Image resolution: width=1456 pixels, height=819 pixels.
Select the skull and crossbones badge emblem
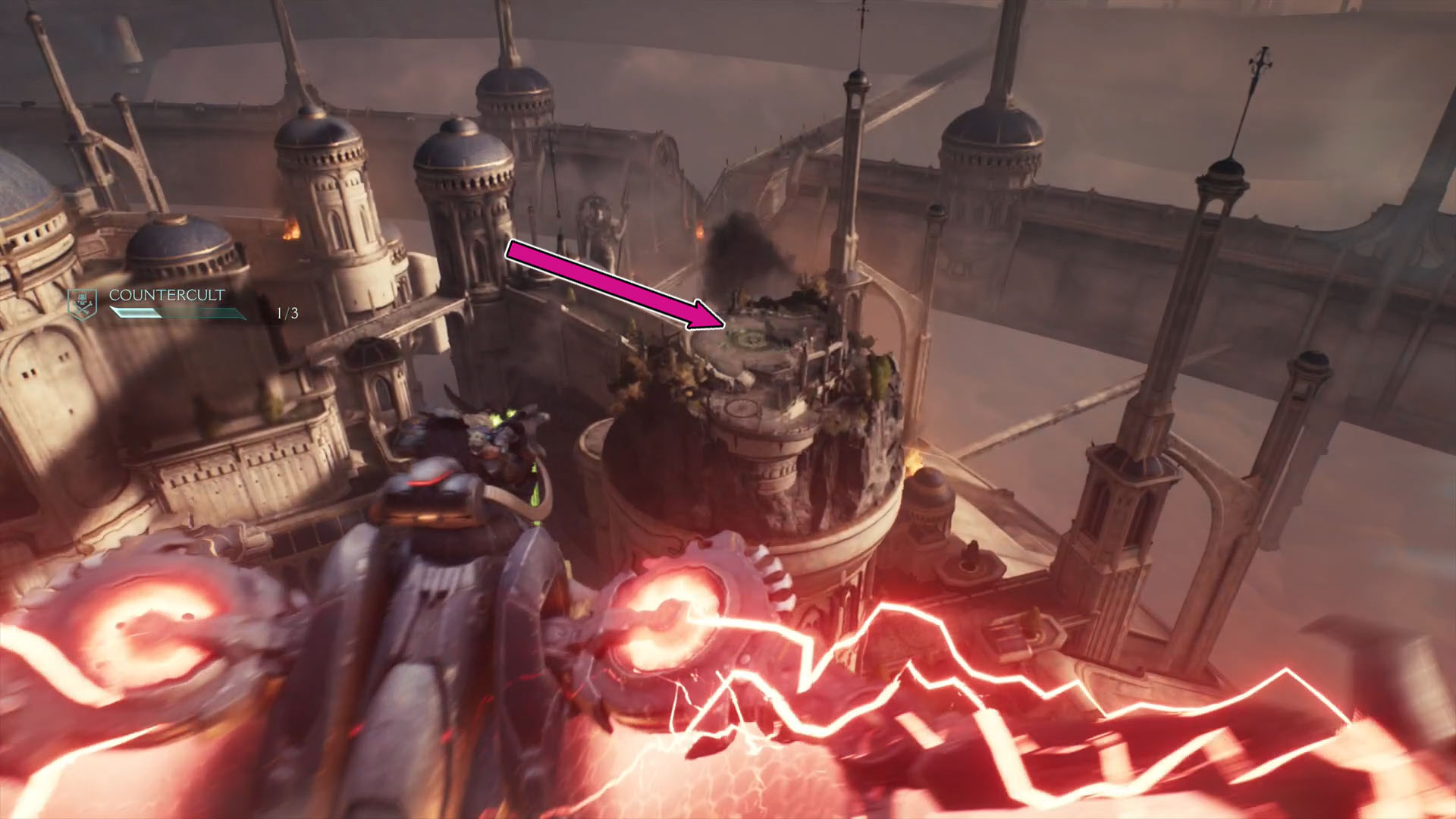click(83, 302)
